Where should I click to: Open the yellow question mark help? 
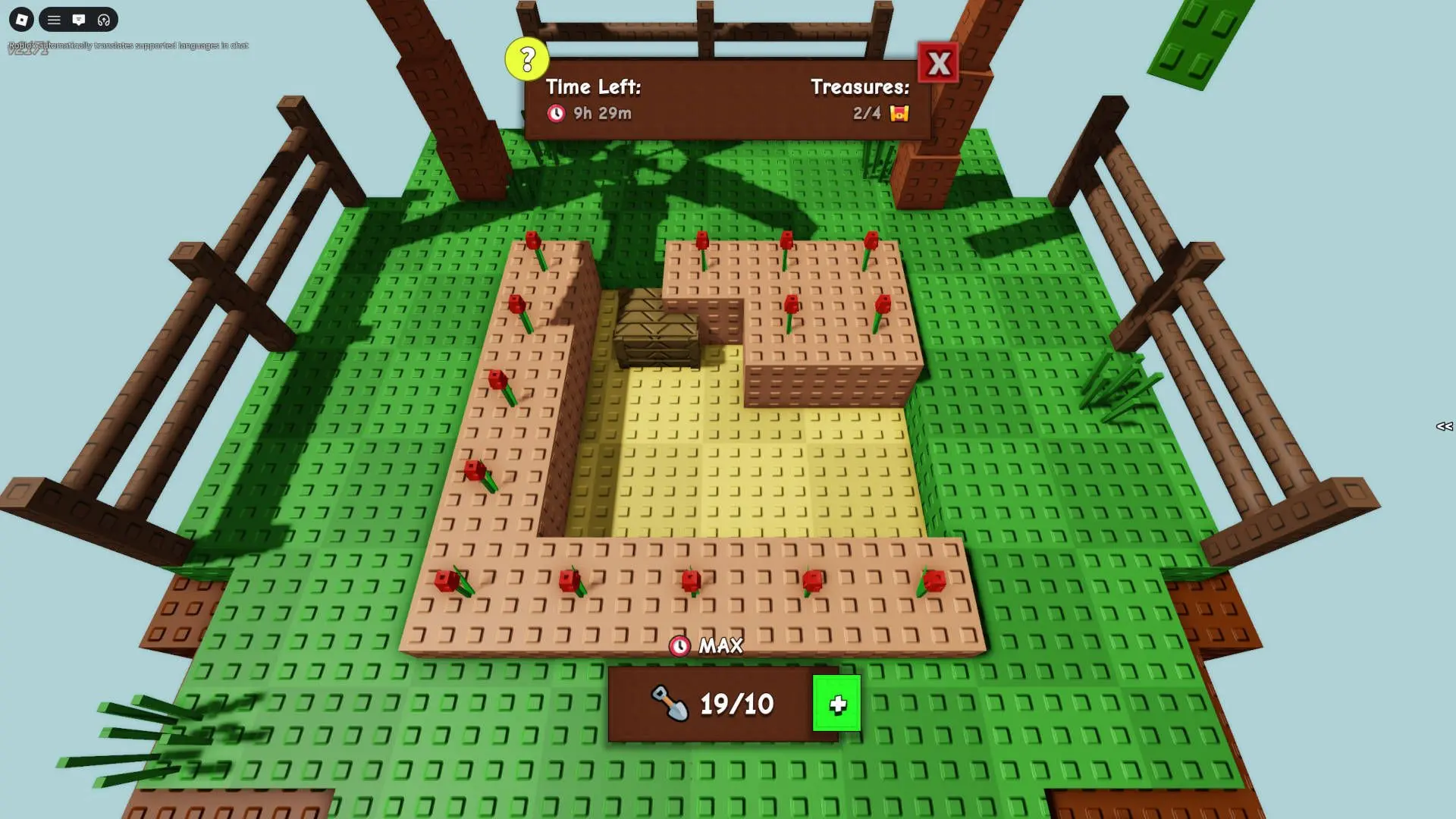(527, 58)
